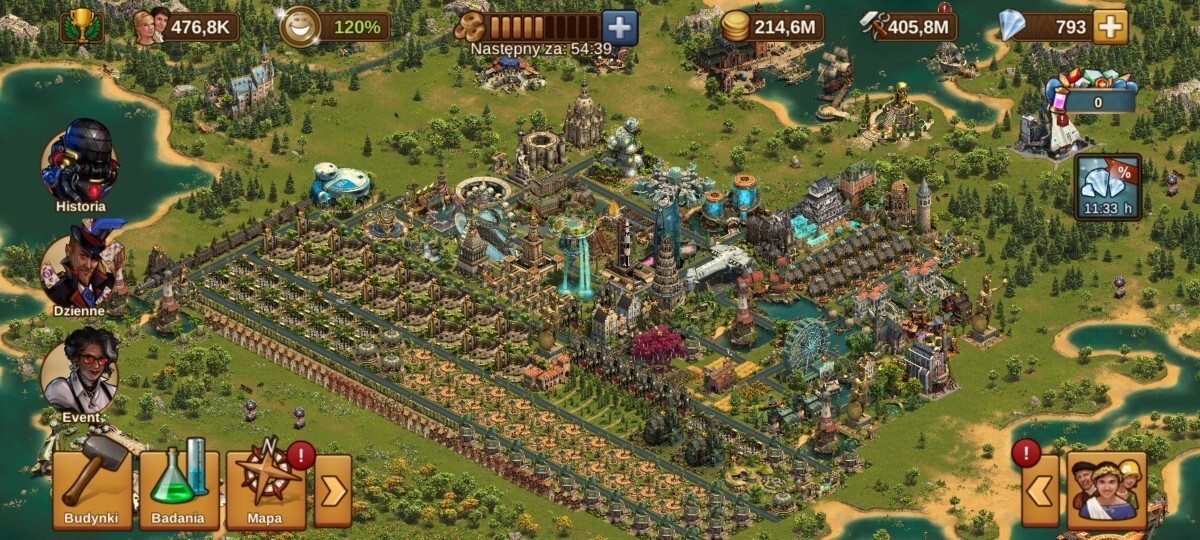Open the Budynki build menu

click(92, 489)
